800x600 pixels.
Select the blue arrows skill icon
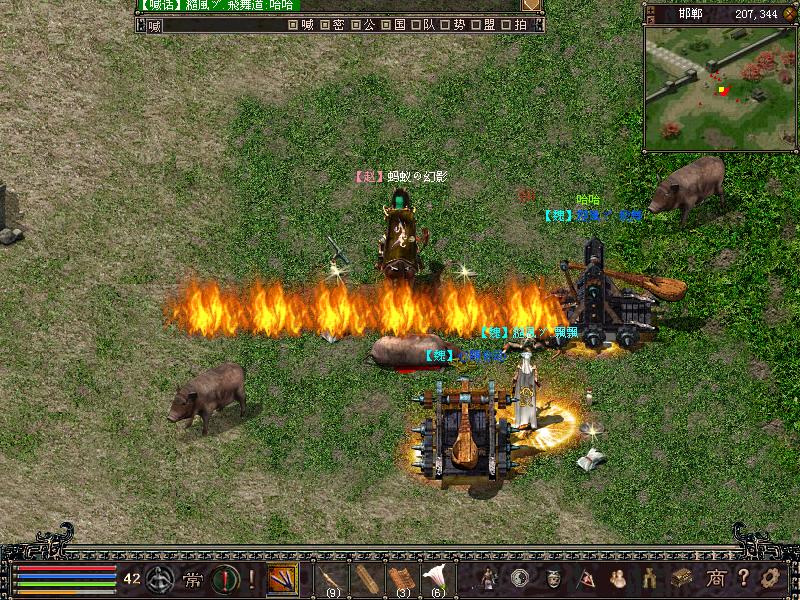282,578
